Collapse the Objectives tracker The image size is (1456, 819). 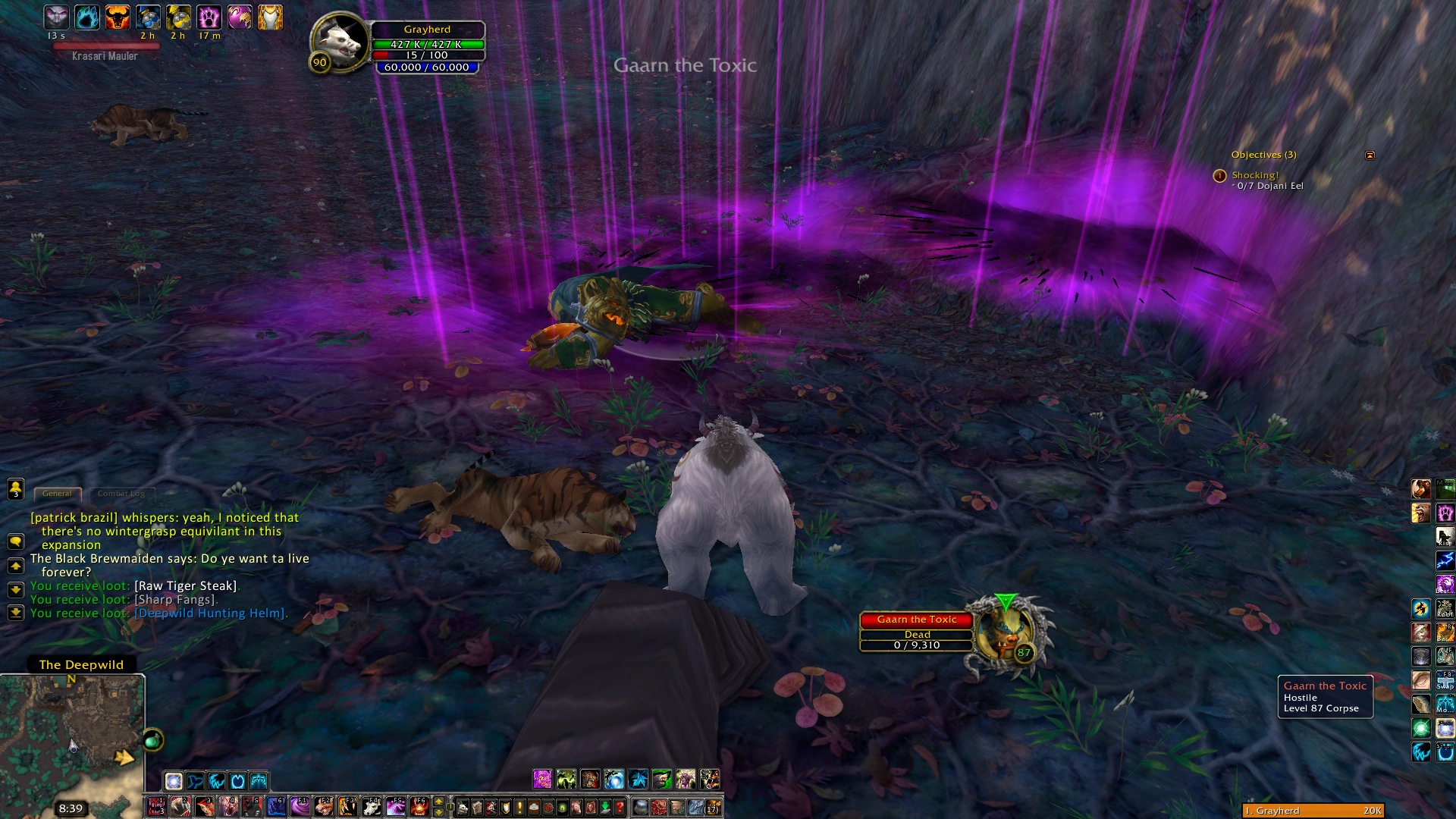click(x=1370, y=155)
